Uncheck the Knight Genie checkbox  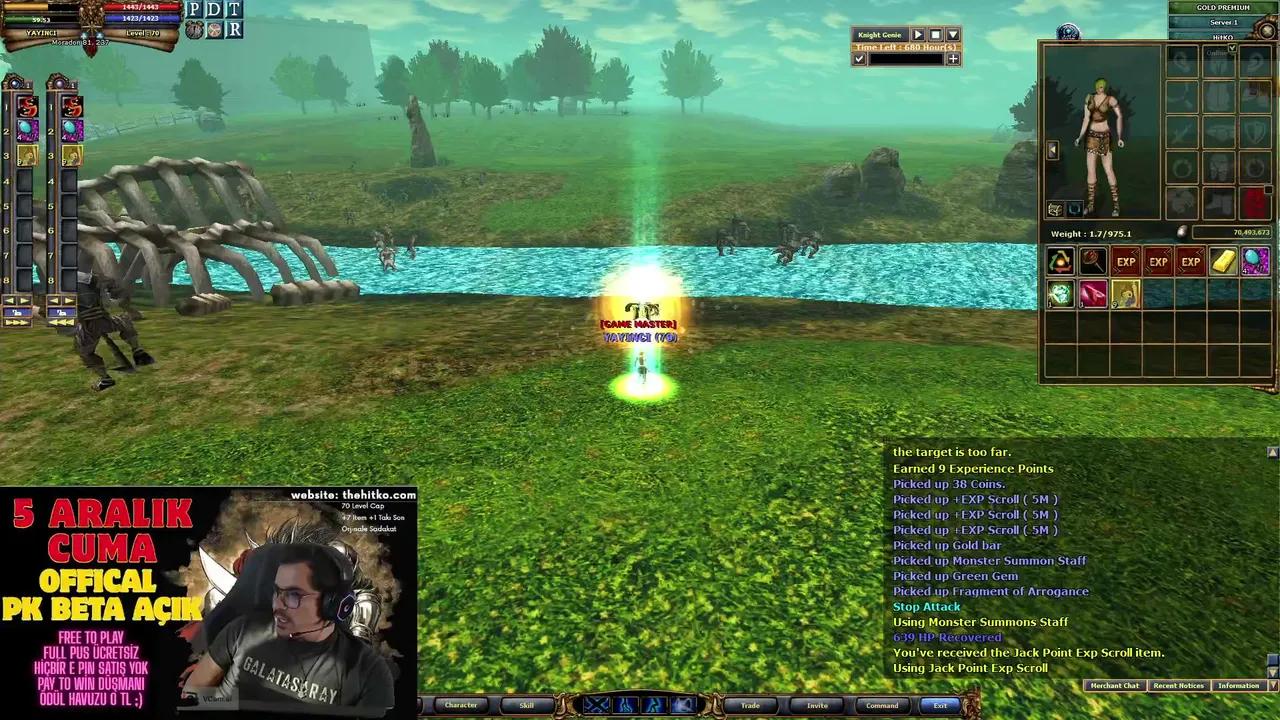[859, 58]
